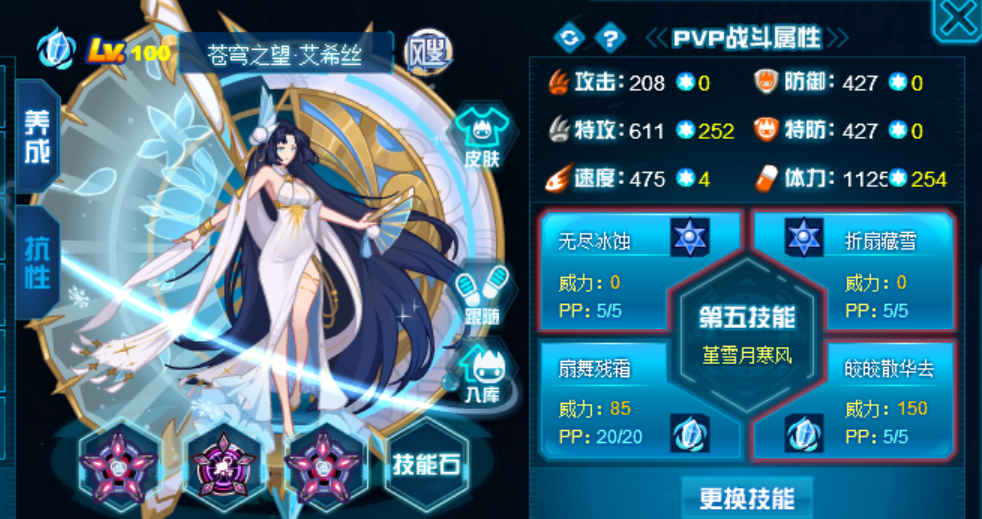Send the spirit to storage with 入库
Viewport: 982px width, 519px height.
click(481, 373)
